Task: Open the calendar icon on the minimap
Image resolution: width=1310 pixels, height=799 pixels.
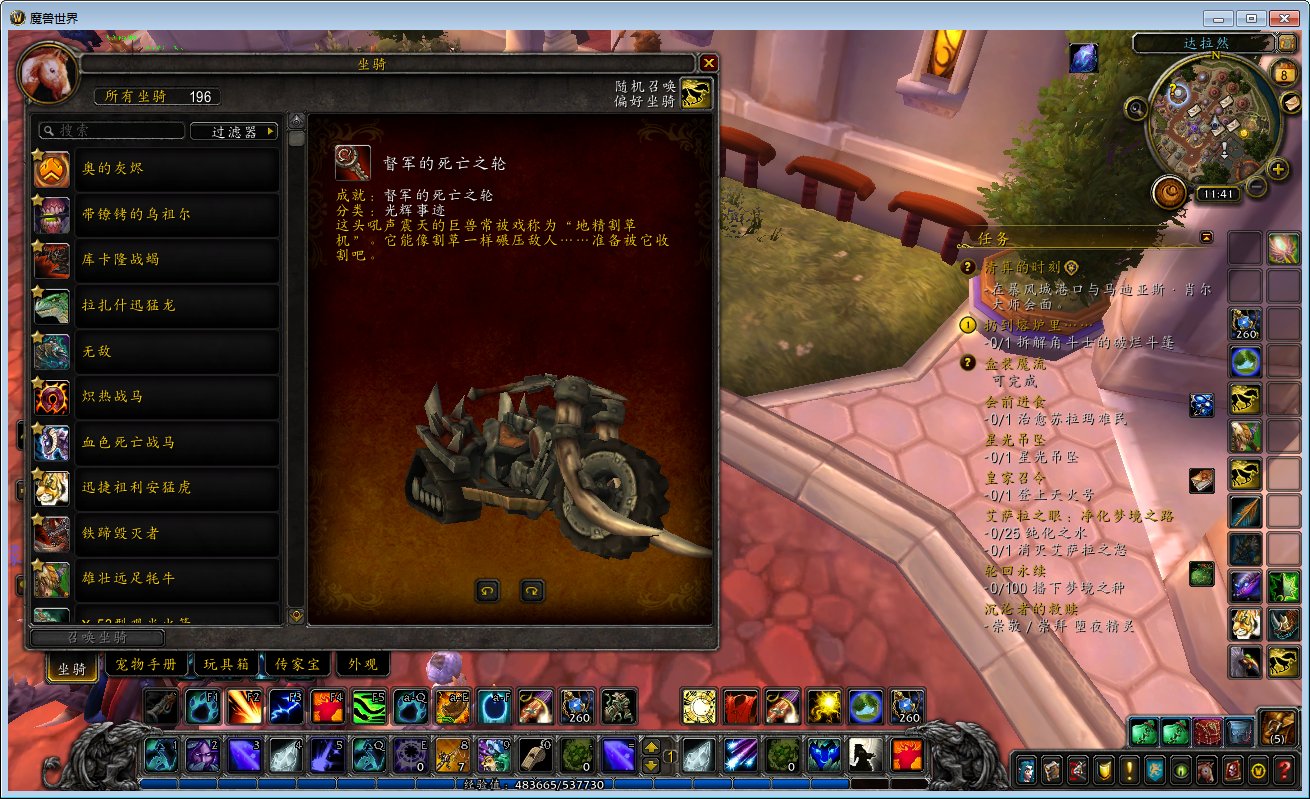Action: tap(1283, 73)
